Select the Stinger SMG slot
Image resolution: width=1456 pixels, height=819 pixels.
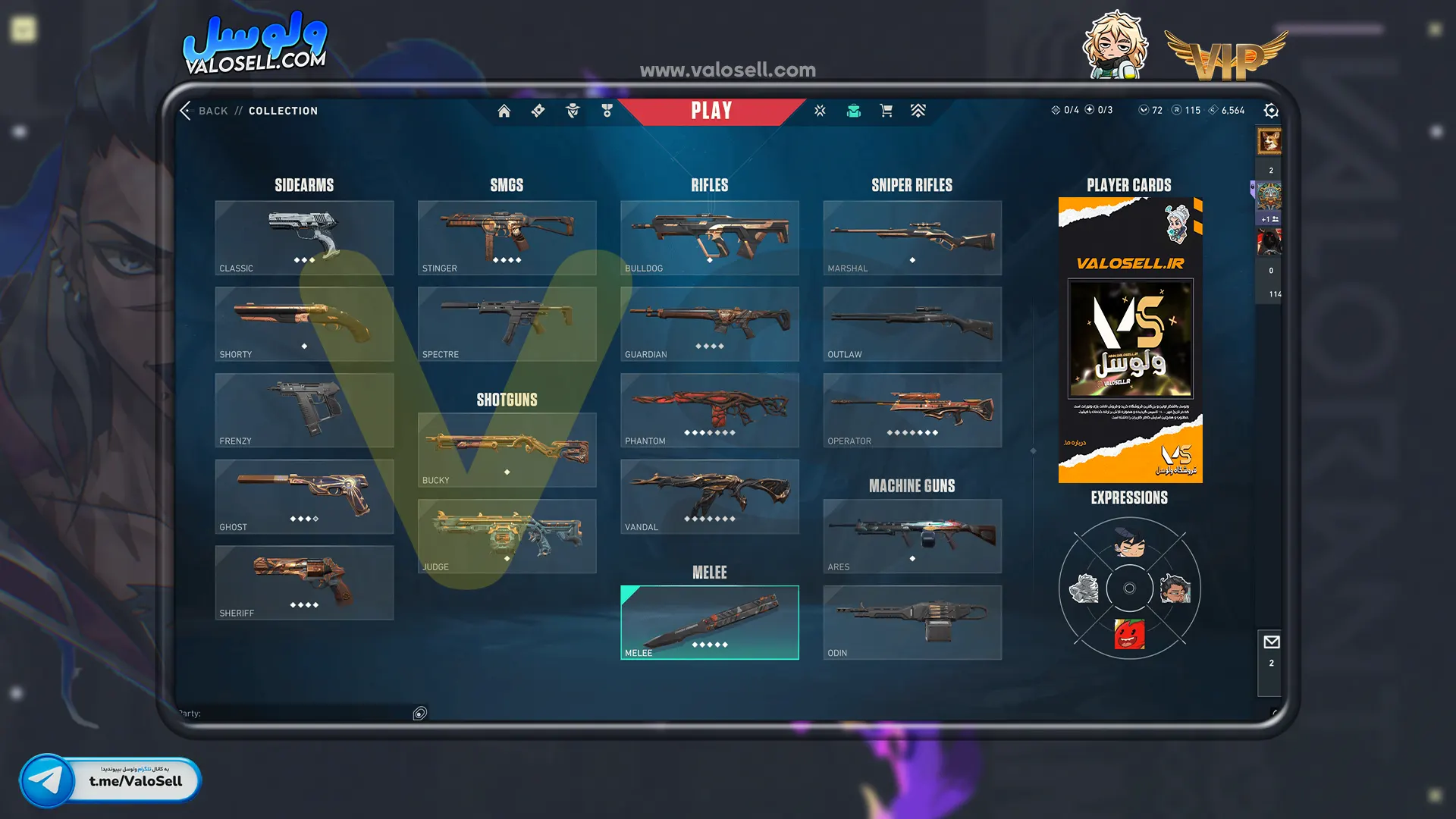tap(507, 237)
